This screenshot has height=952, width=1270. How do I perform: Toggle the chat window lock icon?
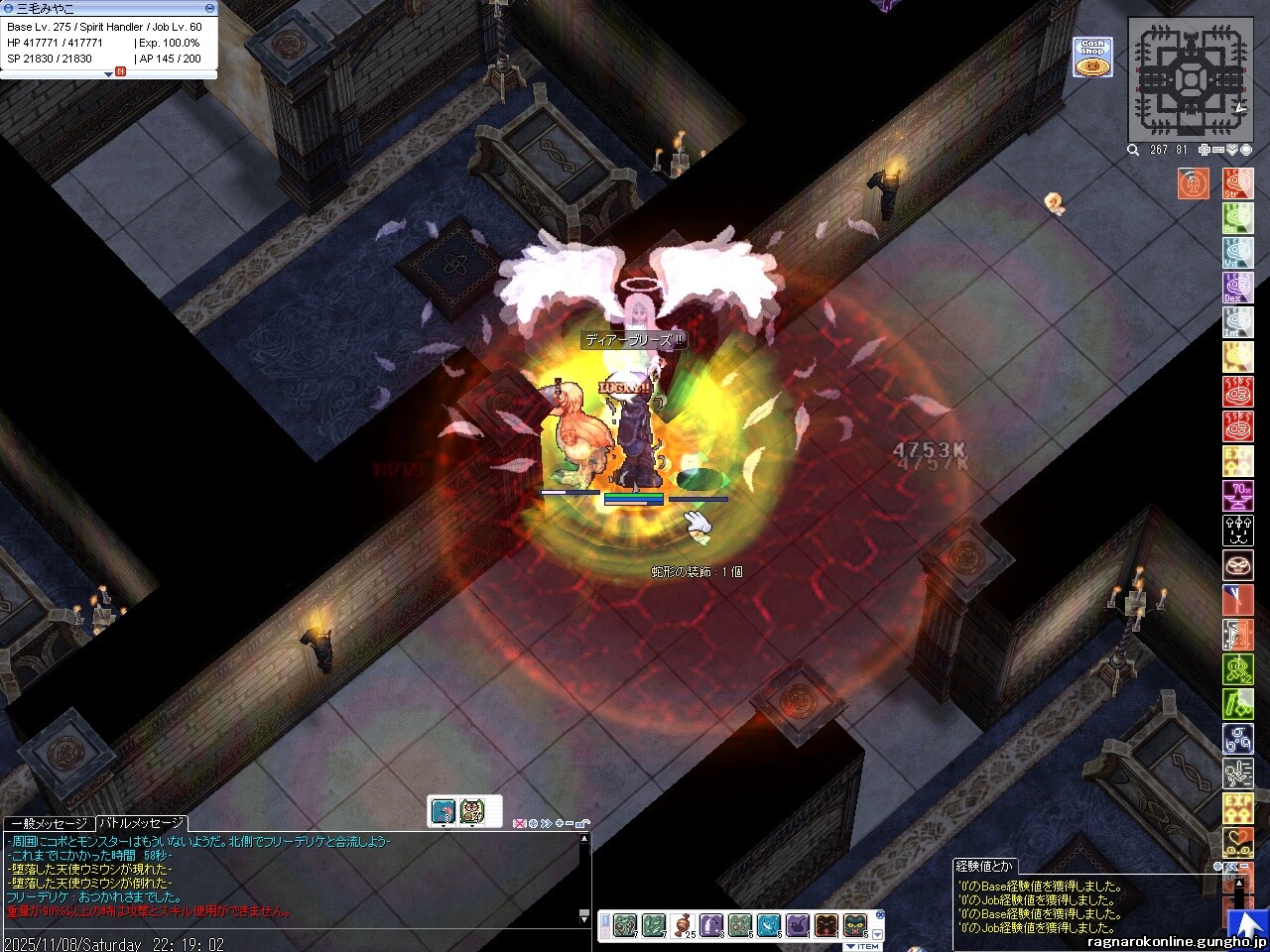tap(582, 823)
